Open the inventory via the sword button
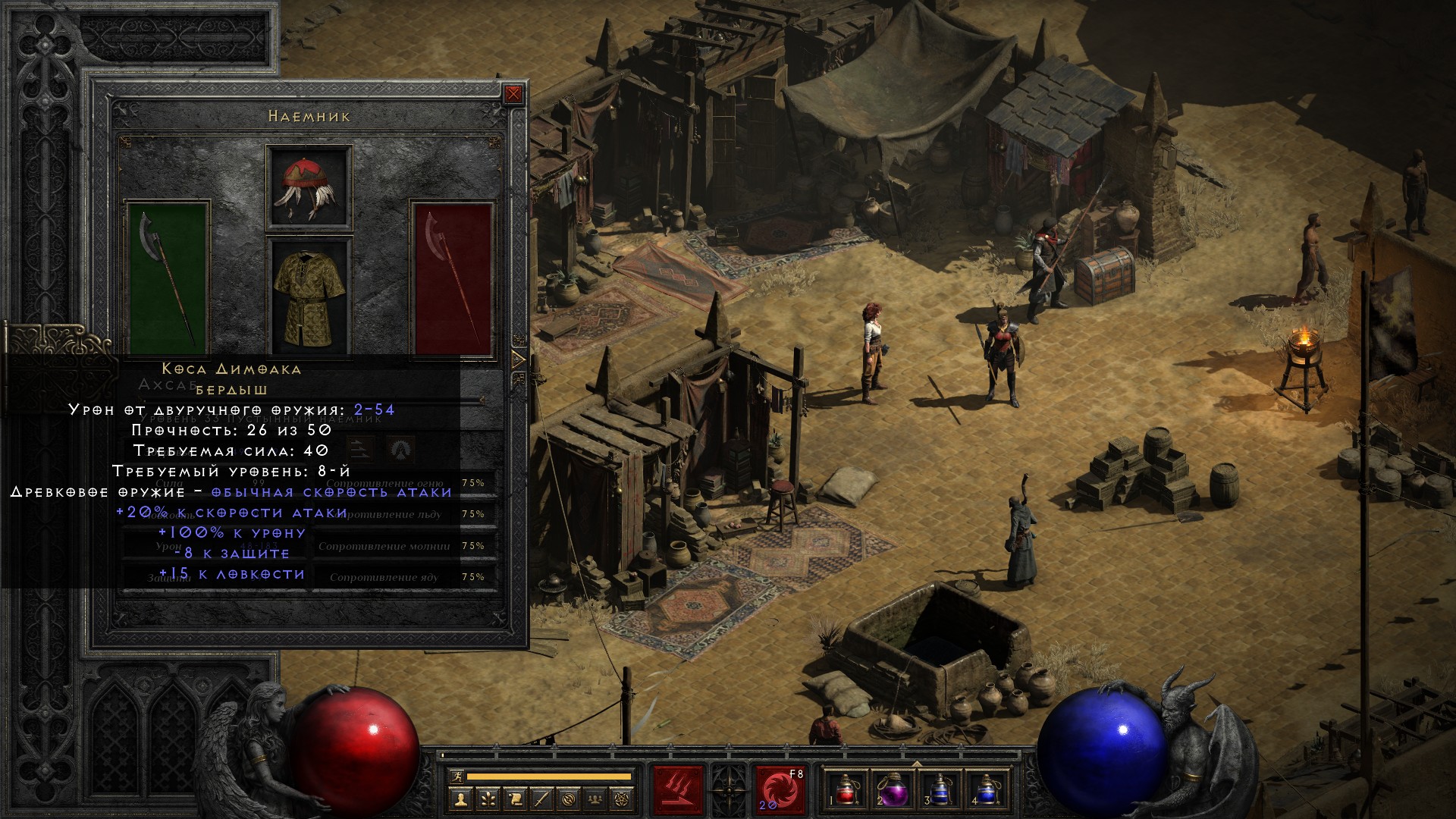 tap(541, 799)
